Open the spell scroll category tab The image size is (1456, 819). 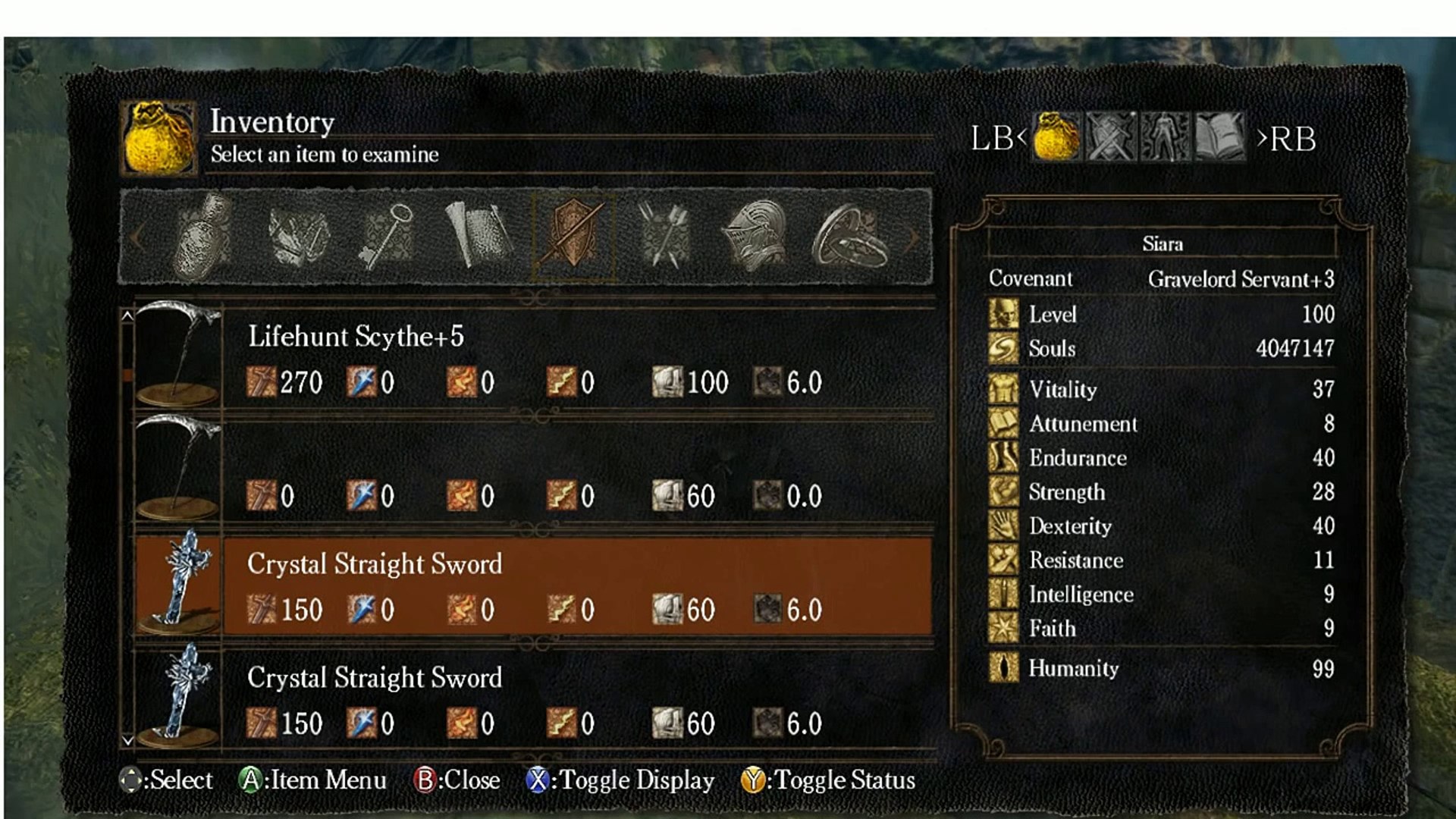[x=478, y=237]
